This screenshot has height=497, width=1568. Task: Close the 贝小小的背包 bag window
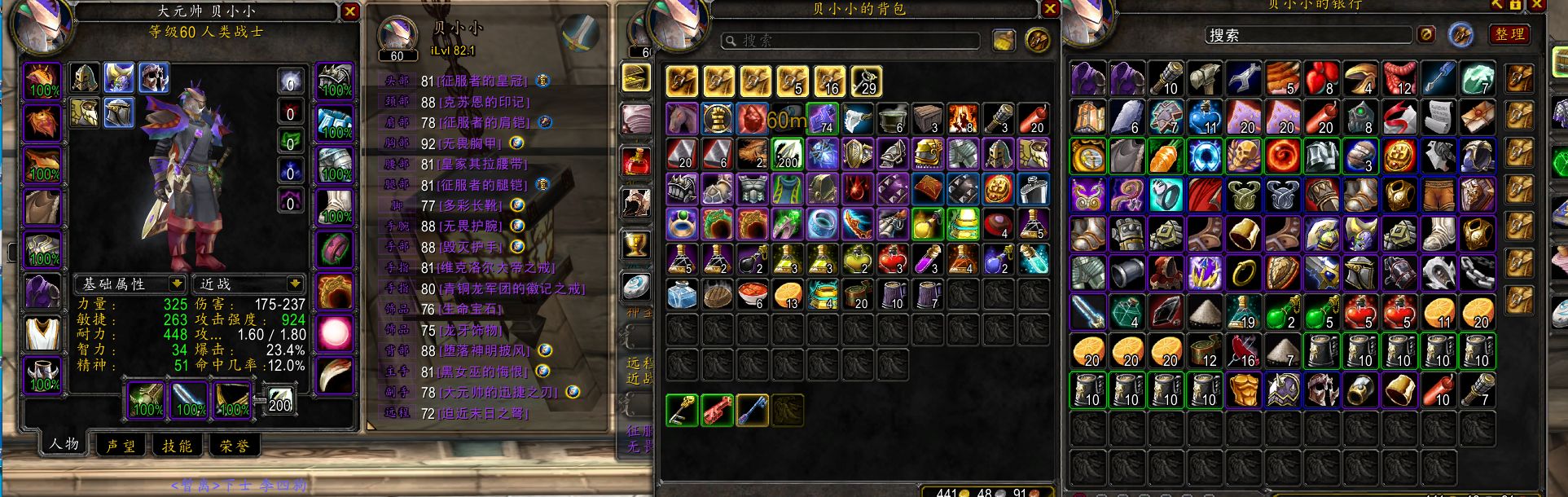(1050, 9)
